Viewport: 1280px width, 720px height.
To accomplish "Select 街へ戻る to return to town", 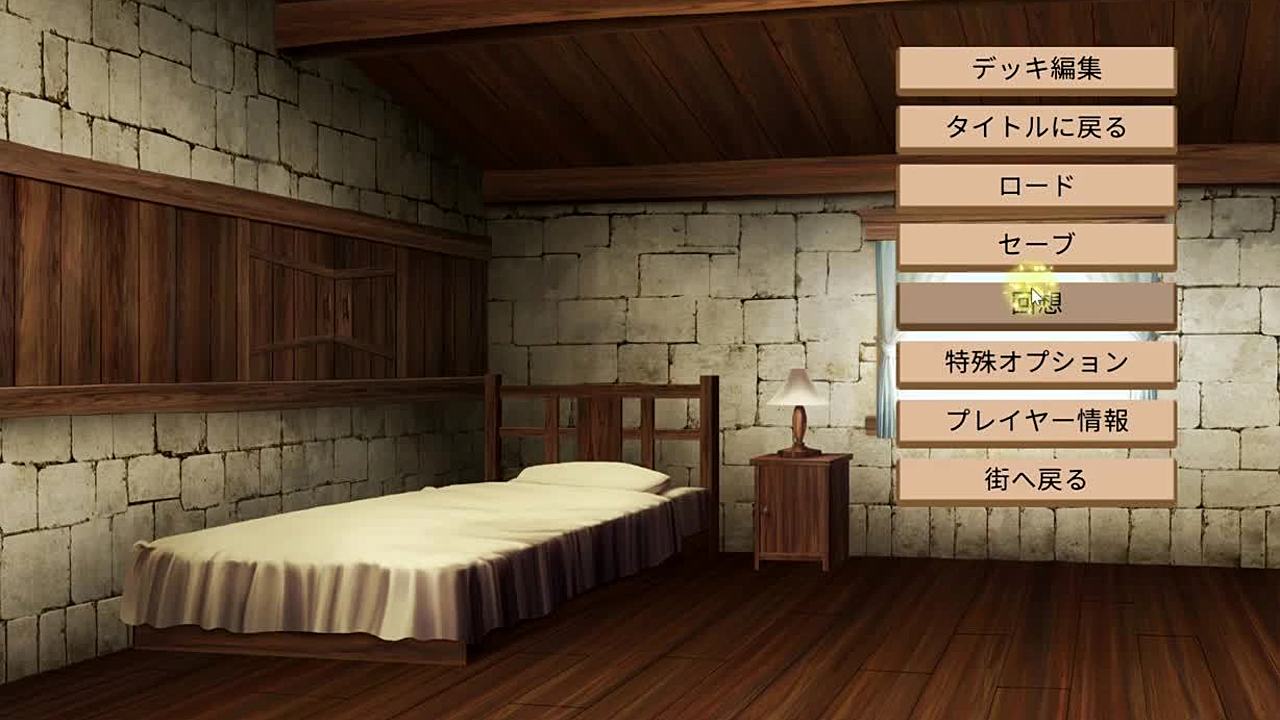I will click(1036, 480).
